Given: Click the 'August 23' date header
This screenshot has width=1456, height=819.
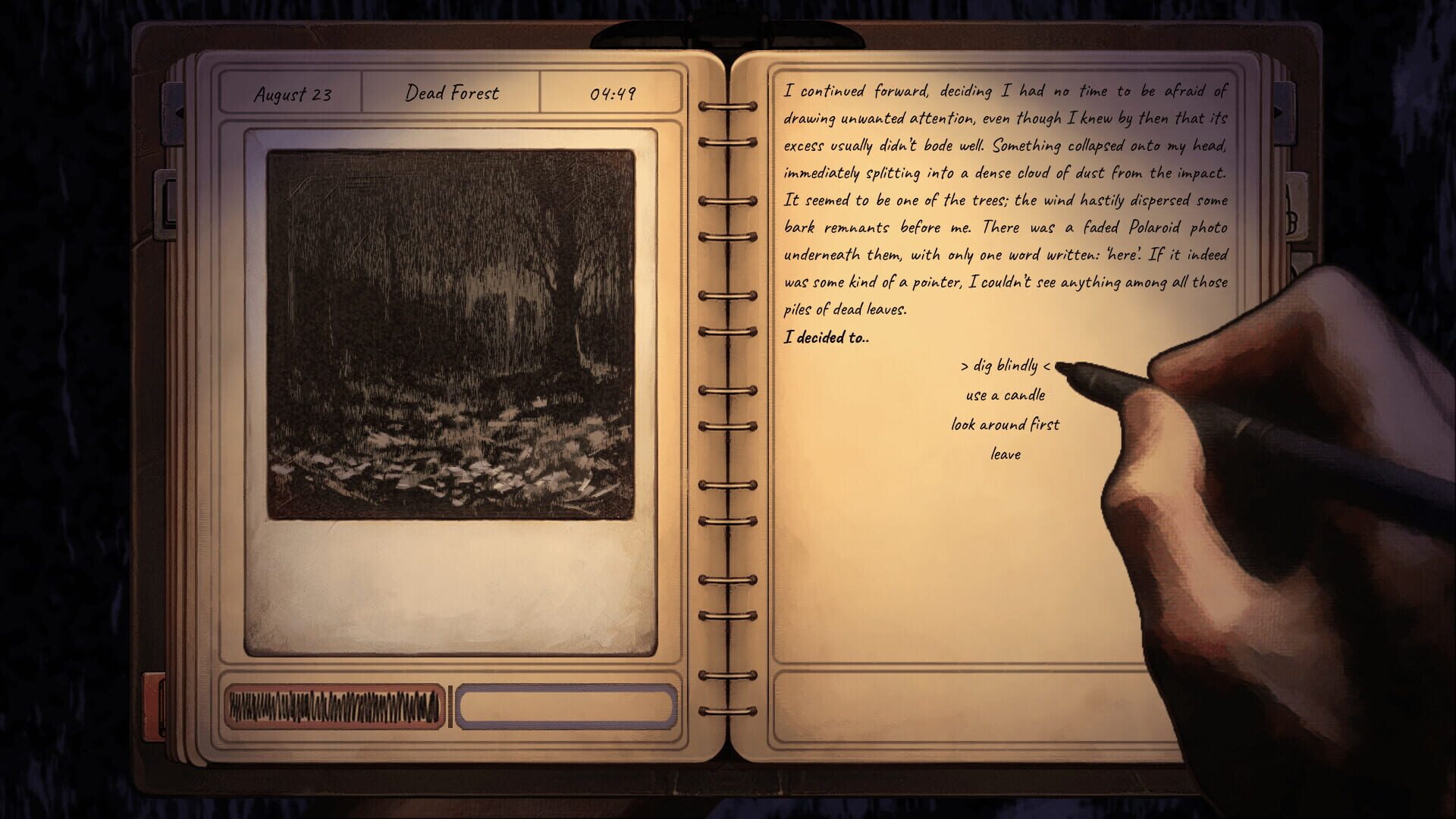Looking at the screenshot, I should 292,94.
